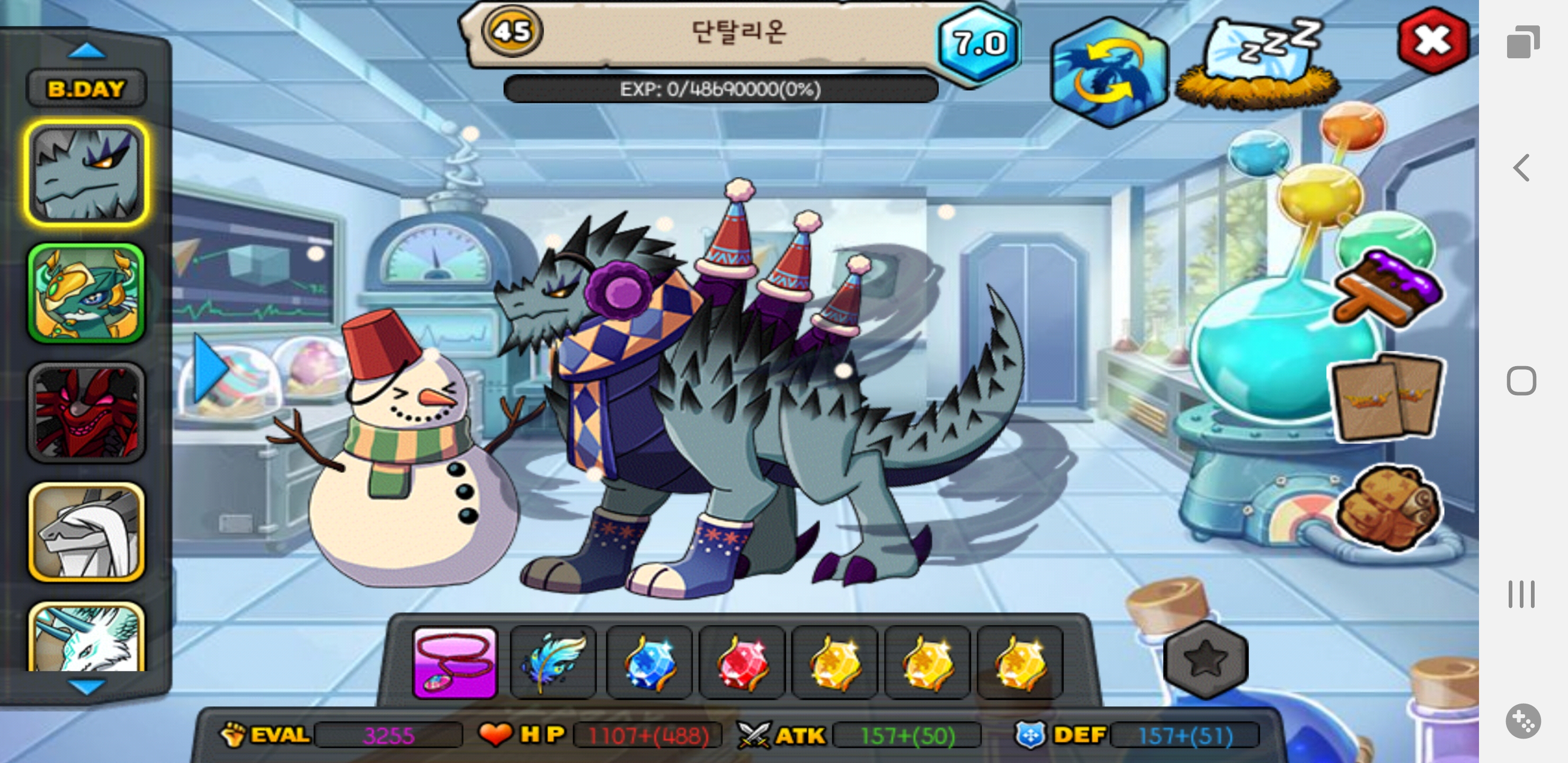1568x763 pixels.
Task: Select the white-haired dragon portrait
Action: click(x=86, y=532)
